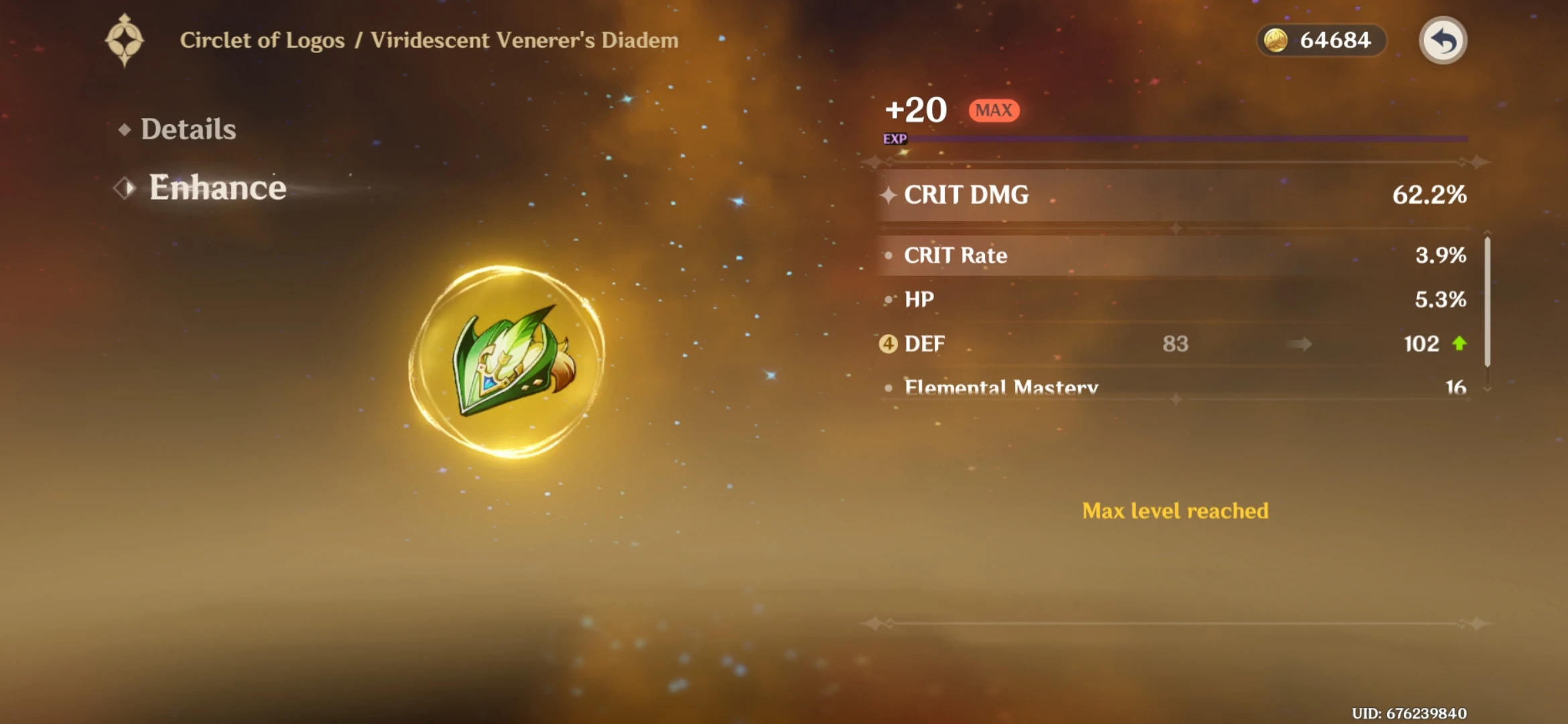The width and height of the screenshot is (1568, 724).
Task: Click the MAX badge
Action: coord(992,110)
